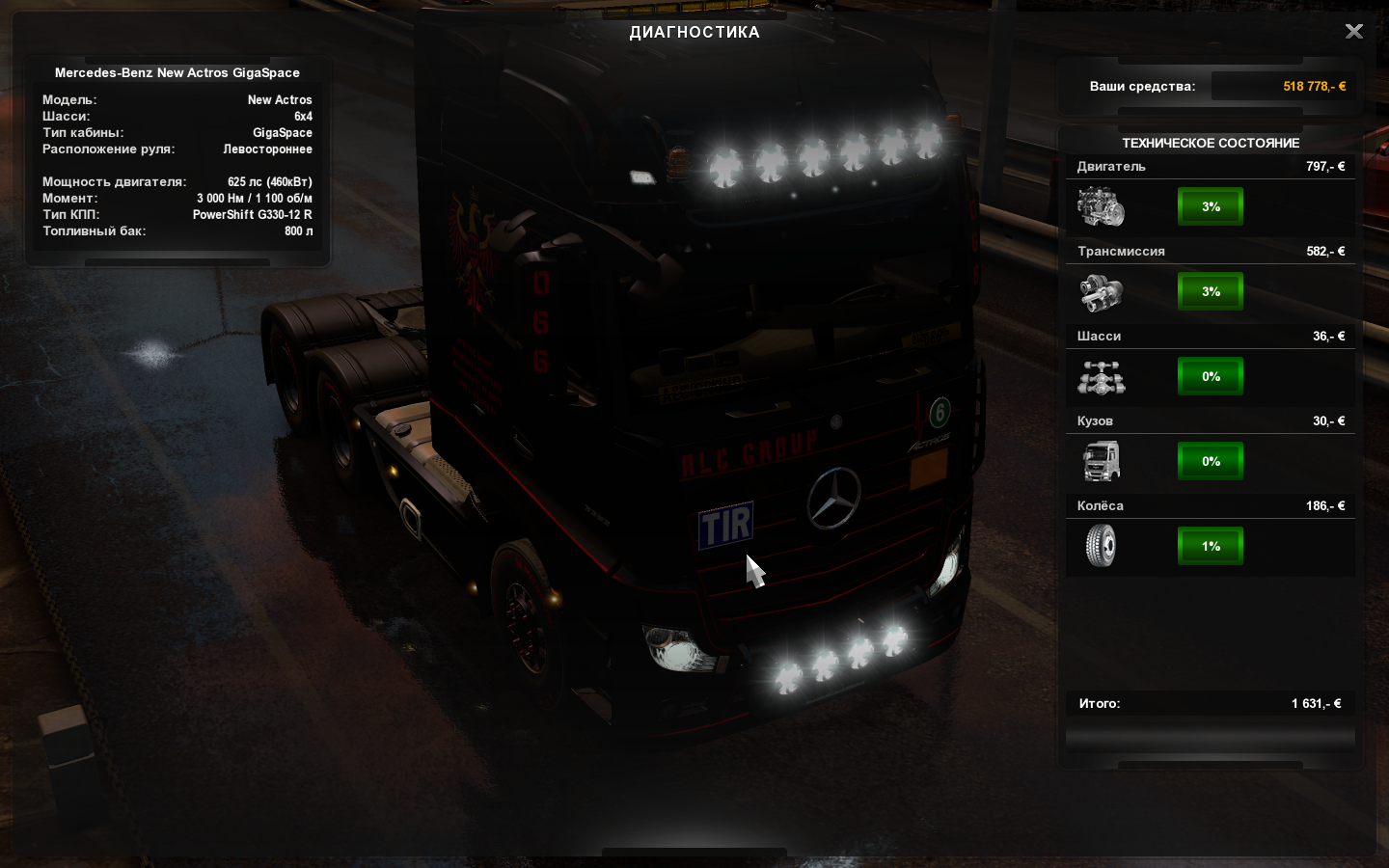
Task: Repair the engine with the Двигатель 3% button
Action: [x=1211, y=206]
